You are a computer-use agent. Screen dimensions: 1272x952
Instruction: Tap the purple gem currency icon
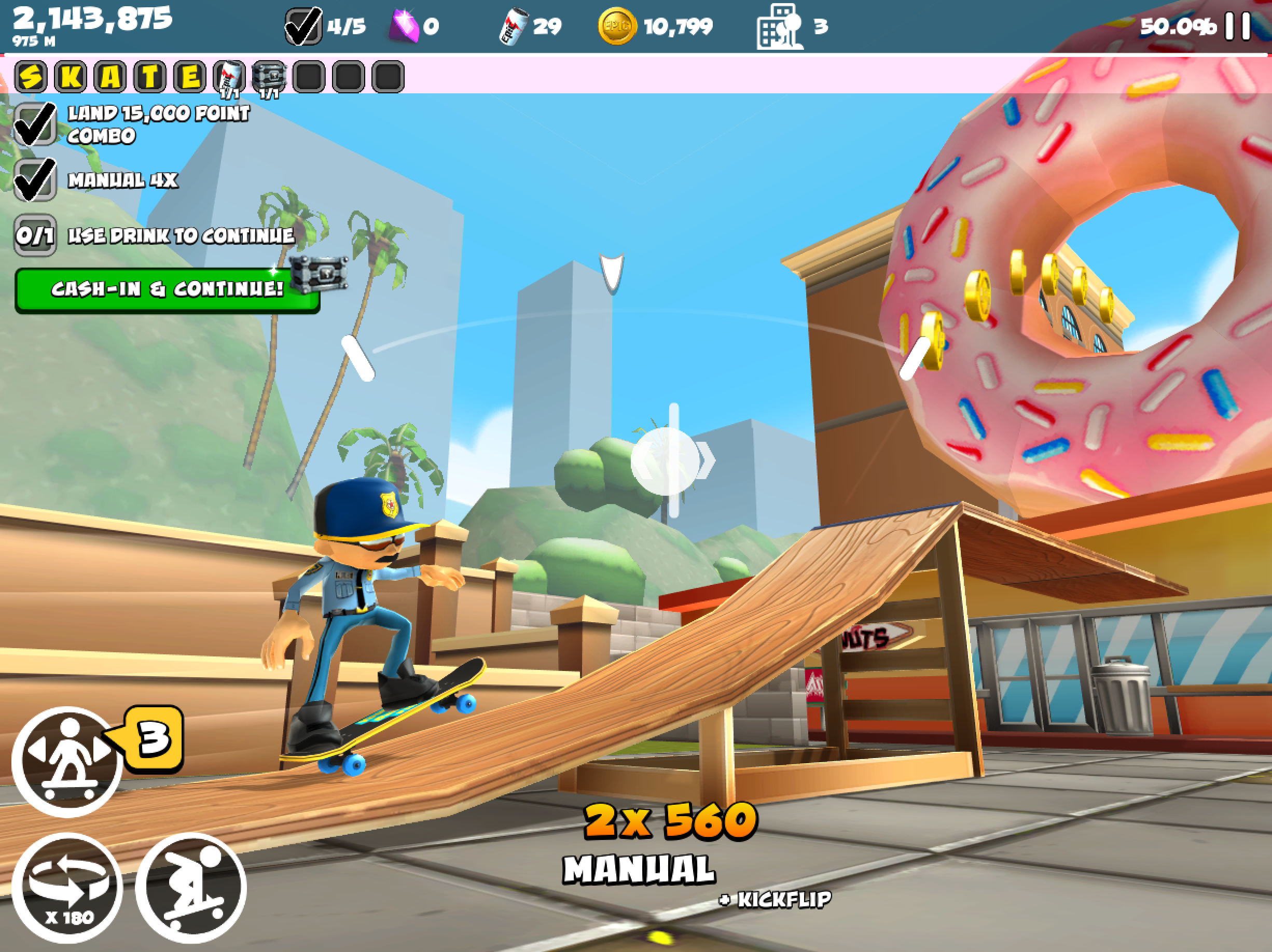click(404, 26)
